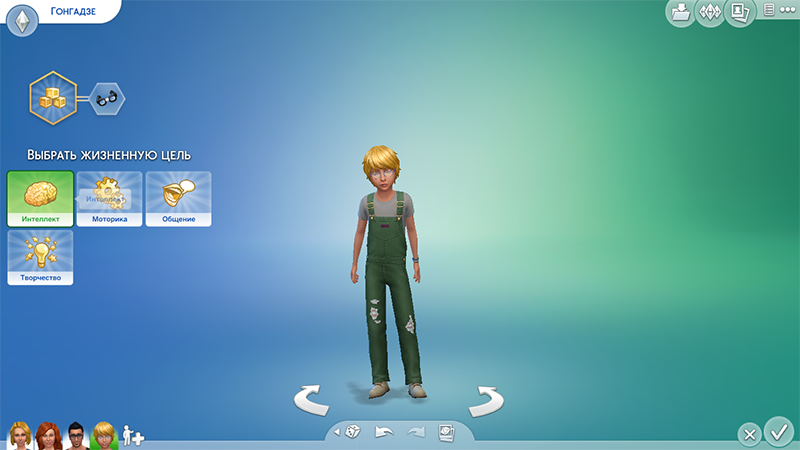Click the hexagonal aspiration icon

click(48, 97)
